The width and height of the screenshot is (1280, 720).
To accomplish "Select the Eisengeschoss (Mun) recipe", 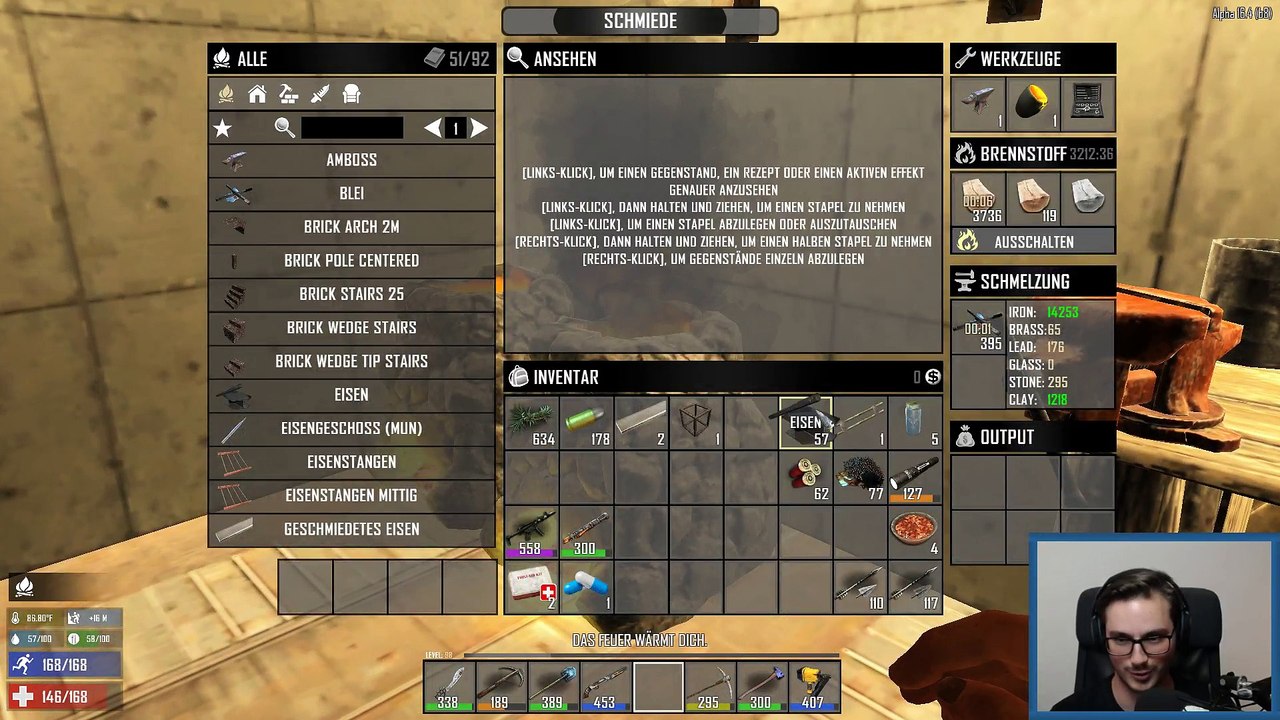I will 351,428.
